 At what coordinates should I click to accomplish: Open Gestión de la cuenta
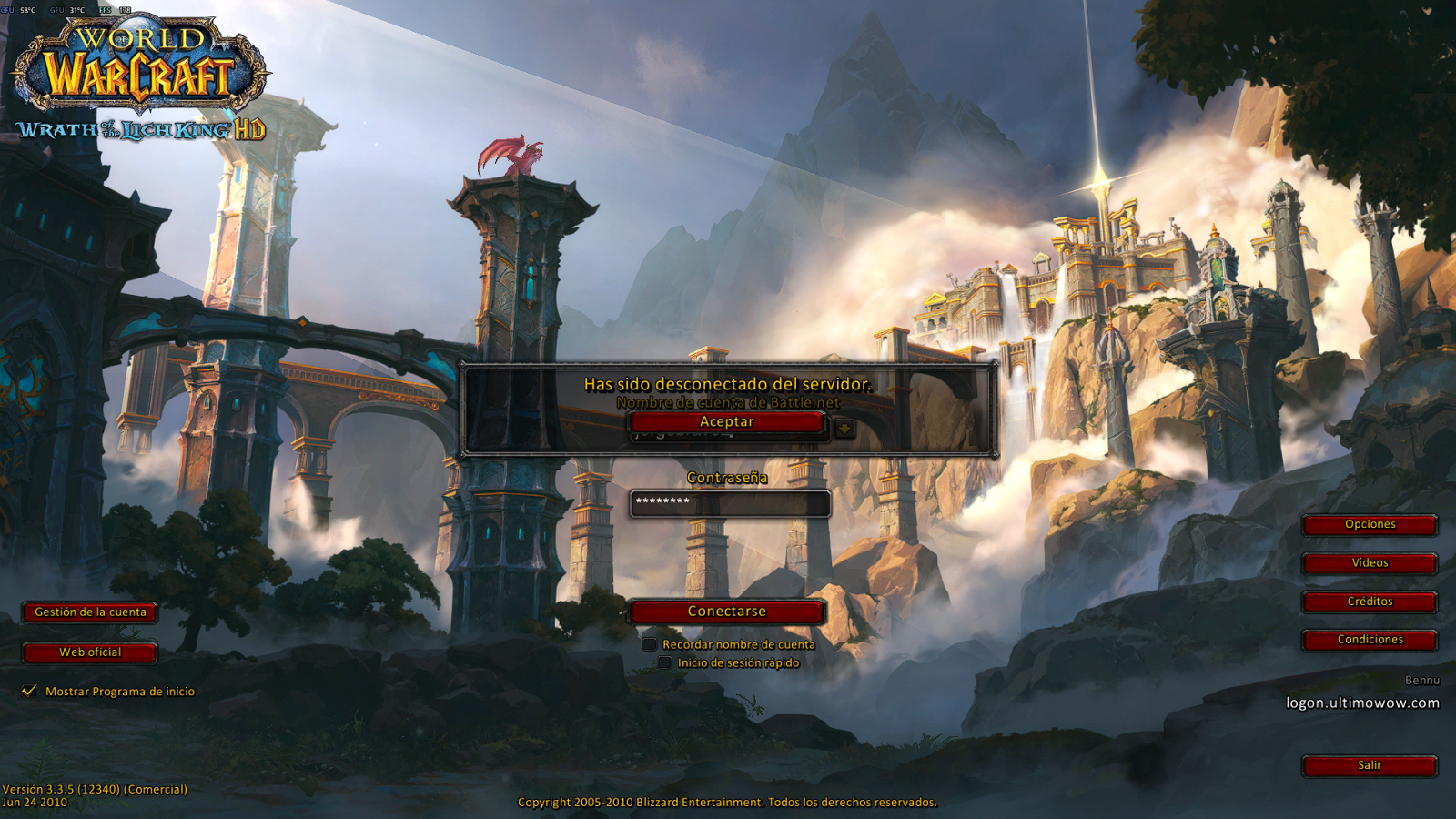(90, 612)
